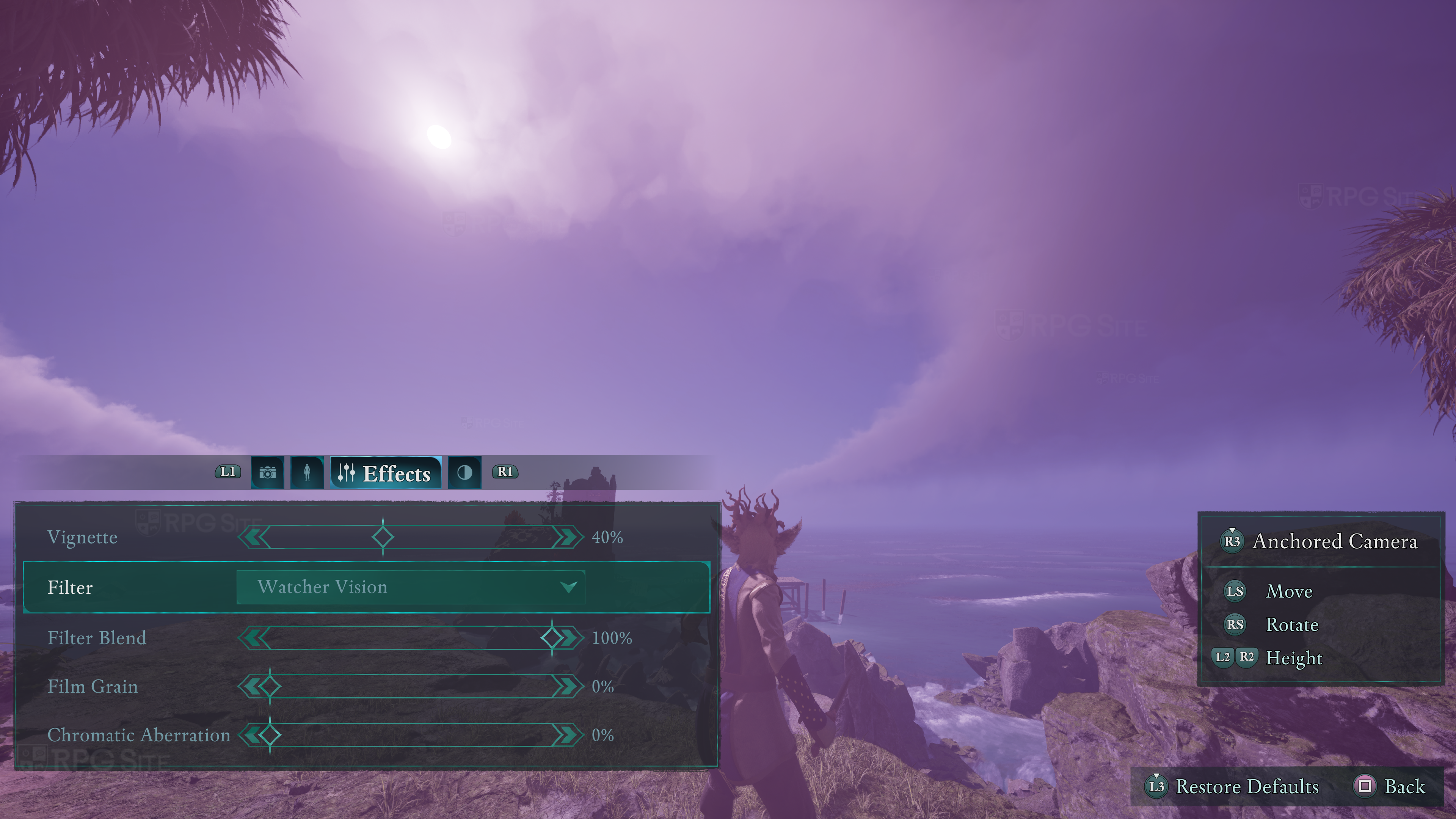
Task: Open the Watcher Vision filter dropdown
Action: [410, 587]
